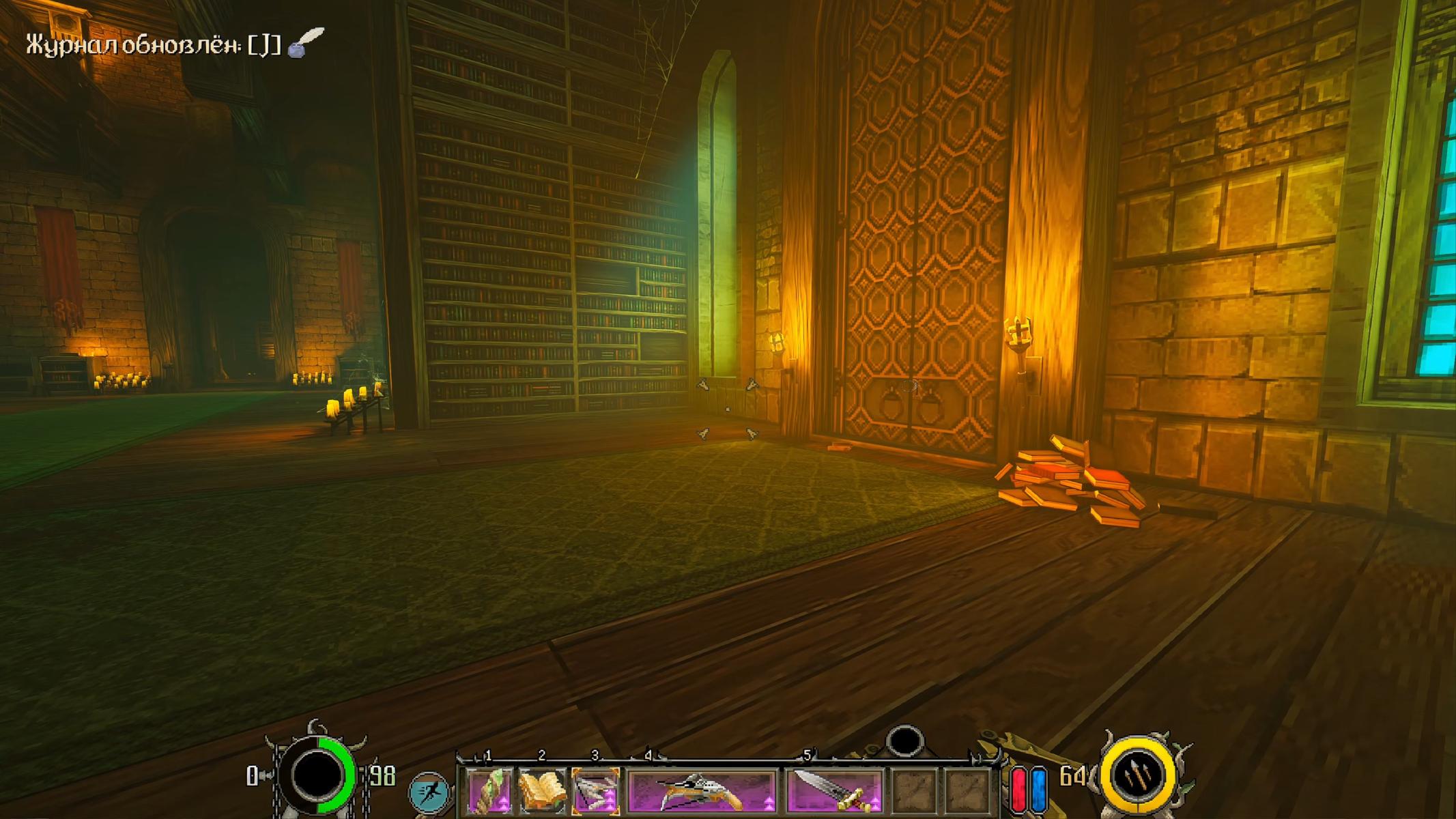Equip the large crossbow in slot 4
Image resolution: width=1456 pixels, height=819 pixels.
coord(702,792)
